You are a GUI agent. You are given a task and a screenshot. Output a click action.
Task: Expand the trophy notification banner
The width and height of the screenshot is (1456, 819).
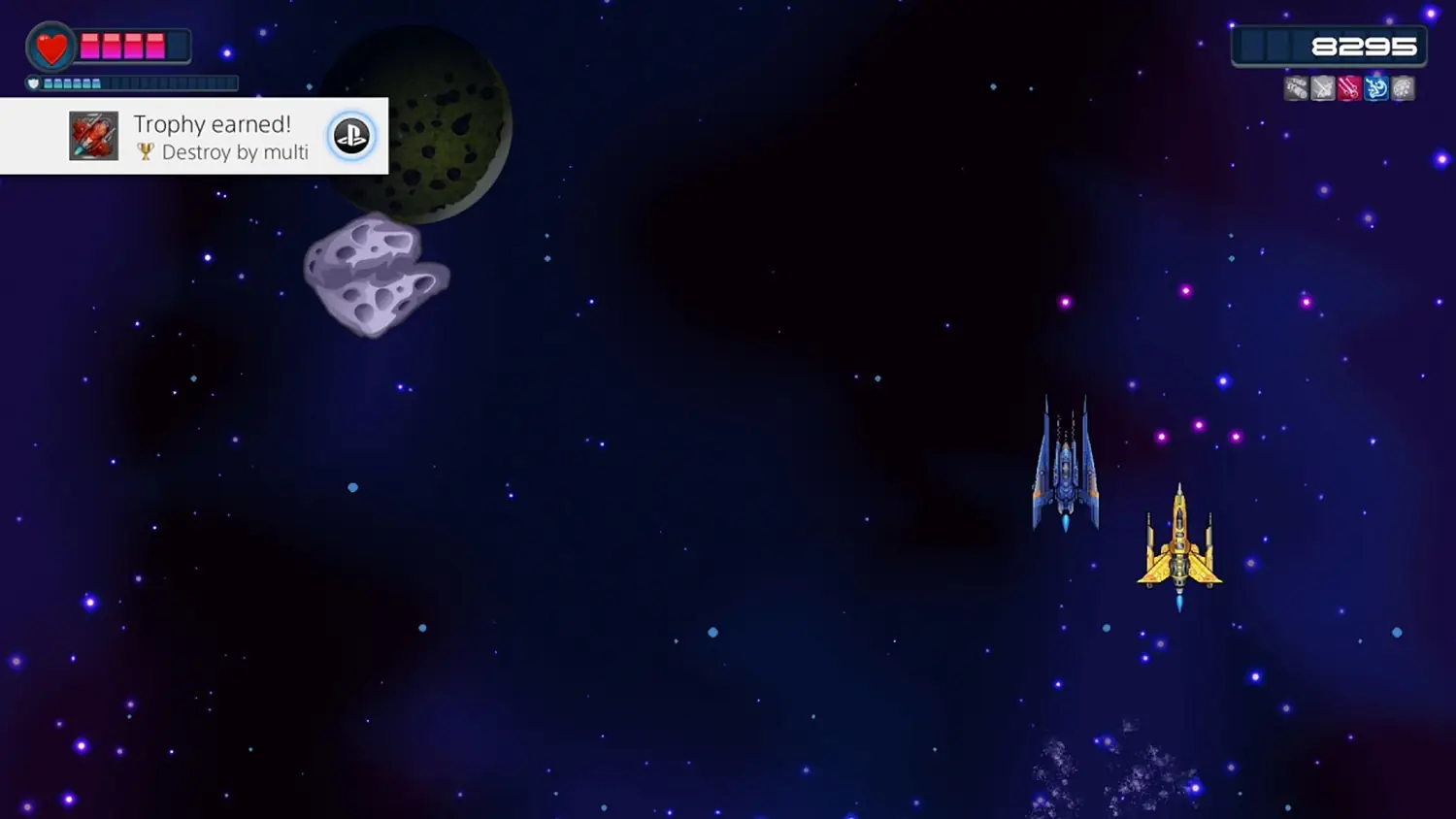[x=194, y=136]
